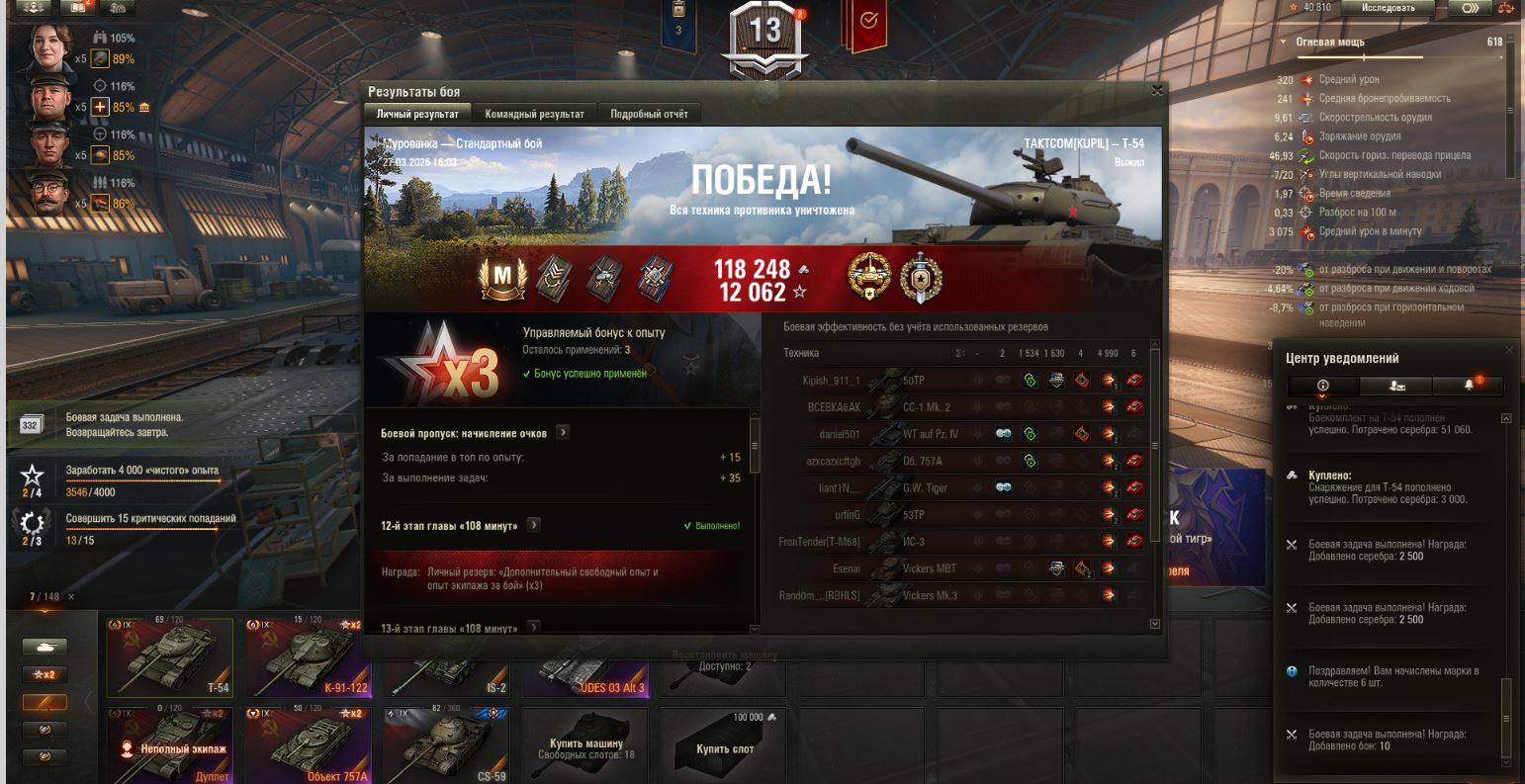Open the Подробный отчёт tab
Viewport: 1525px width, 784px height.
649,114
